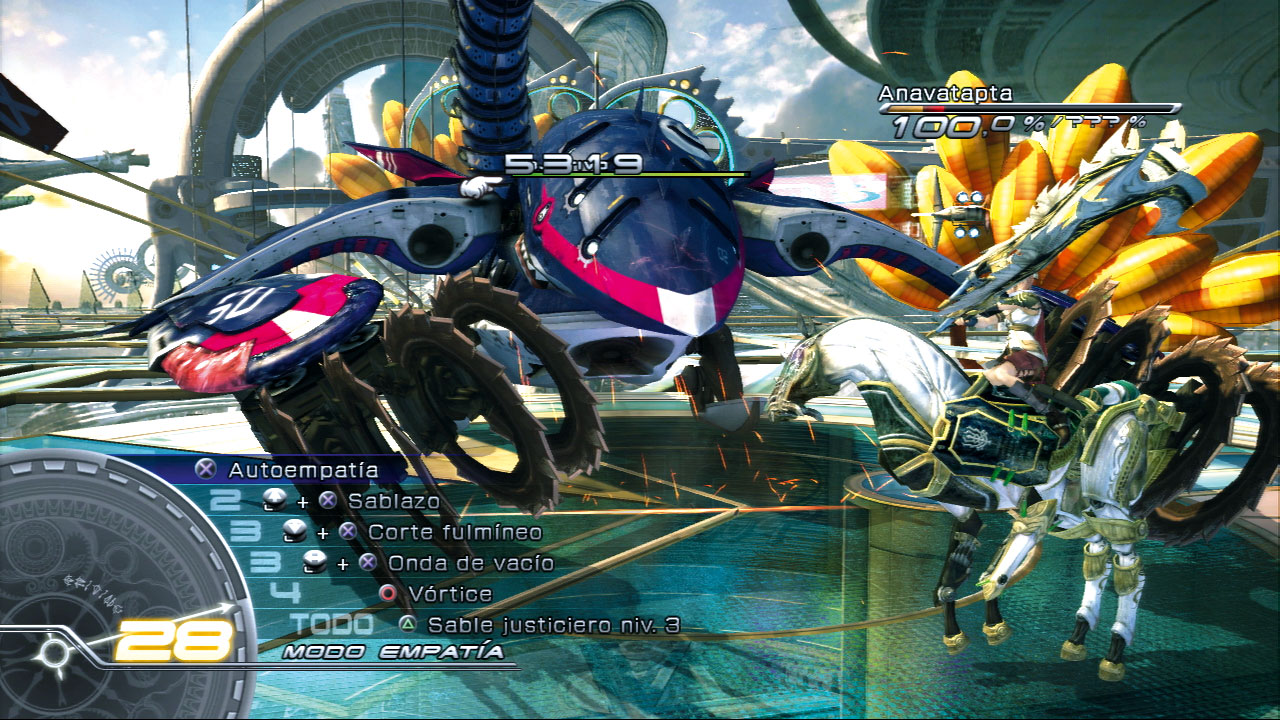Click the 5319 damage number
The height and width of the screenshot is (720, 1280).
[574, 165]
